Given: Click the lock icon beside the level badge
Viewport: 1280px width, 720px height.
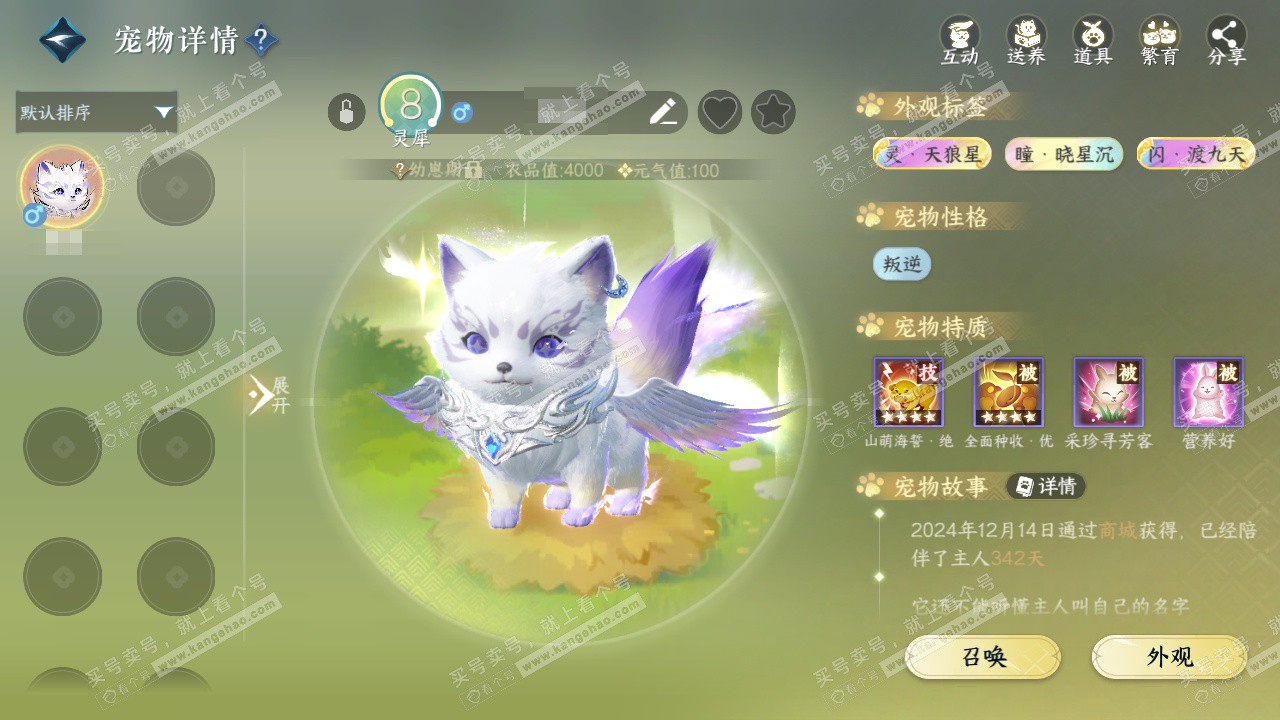Looking at the screenshot, I should point(346,112).
